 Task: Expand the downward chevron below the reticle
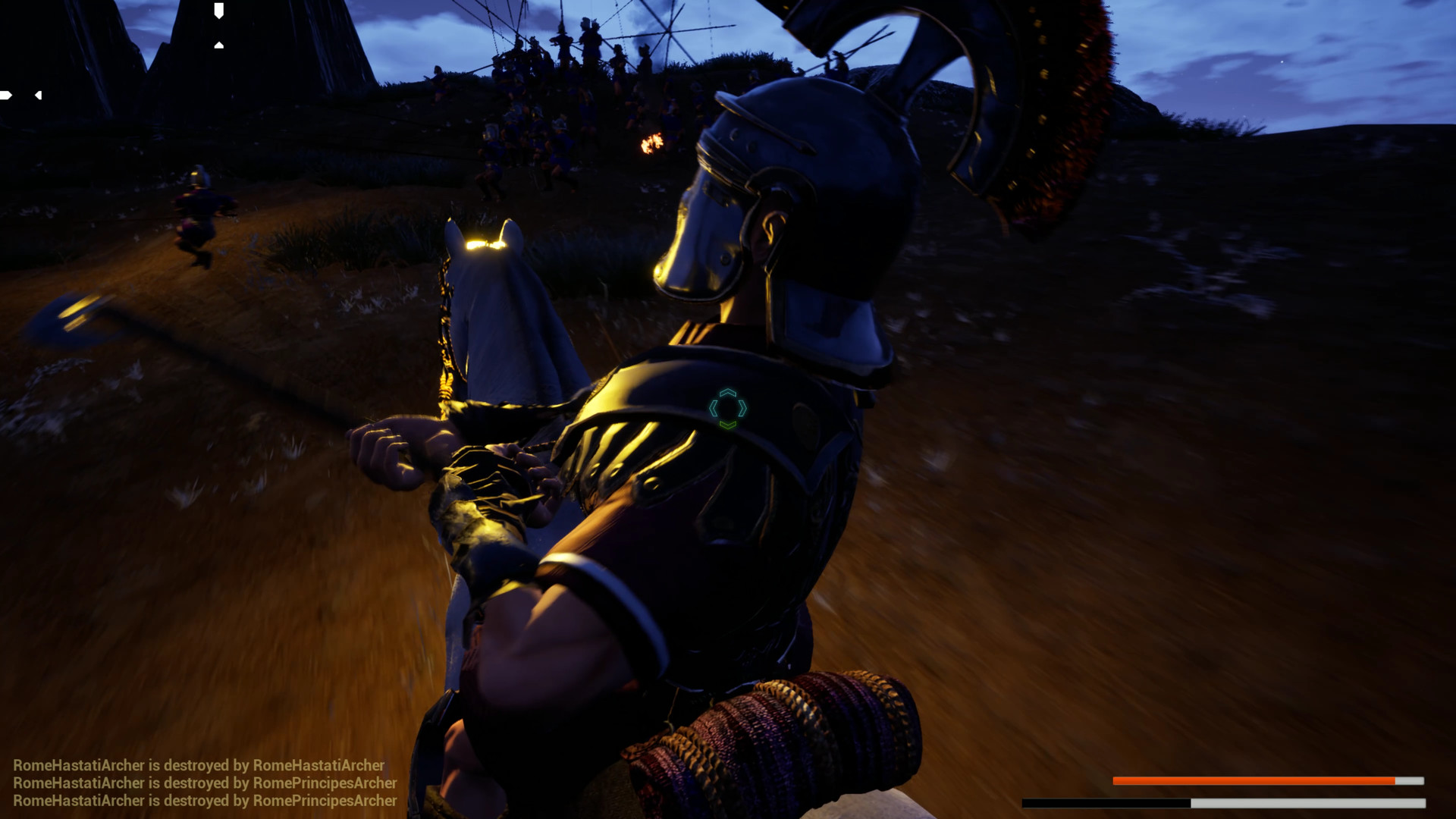tap(729, 425)
